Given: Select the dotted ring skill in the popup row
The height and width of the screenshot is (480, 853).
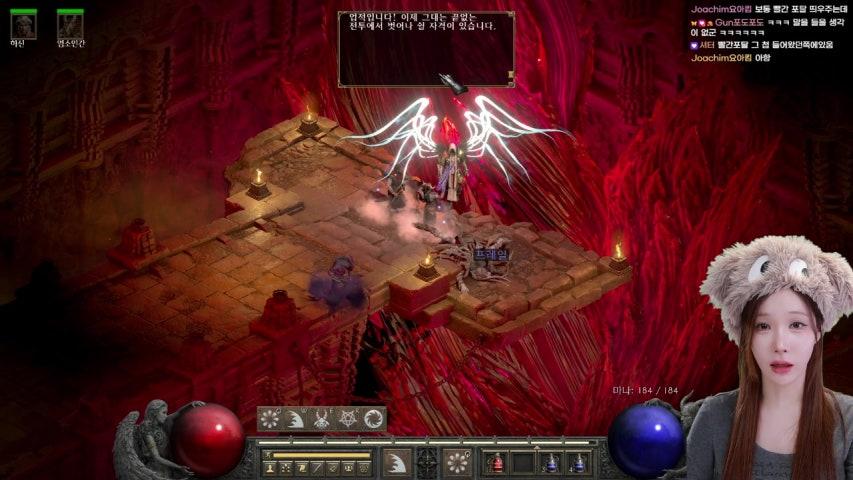Looking at the screenshot, I should [x=270, y=419].
